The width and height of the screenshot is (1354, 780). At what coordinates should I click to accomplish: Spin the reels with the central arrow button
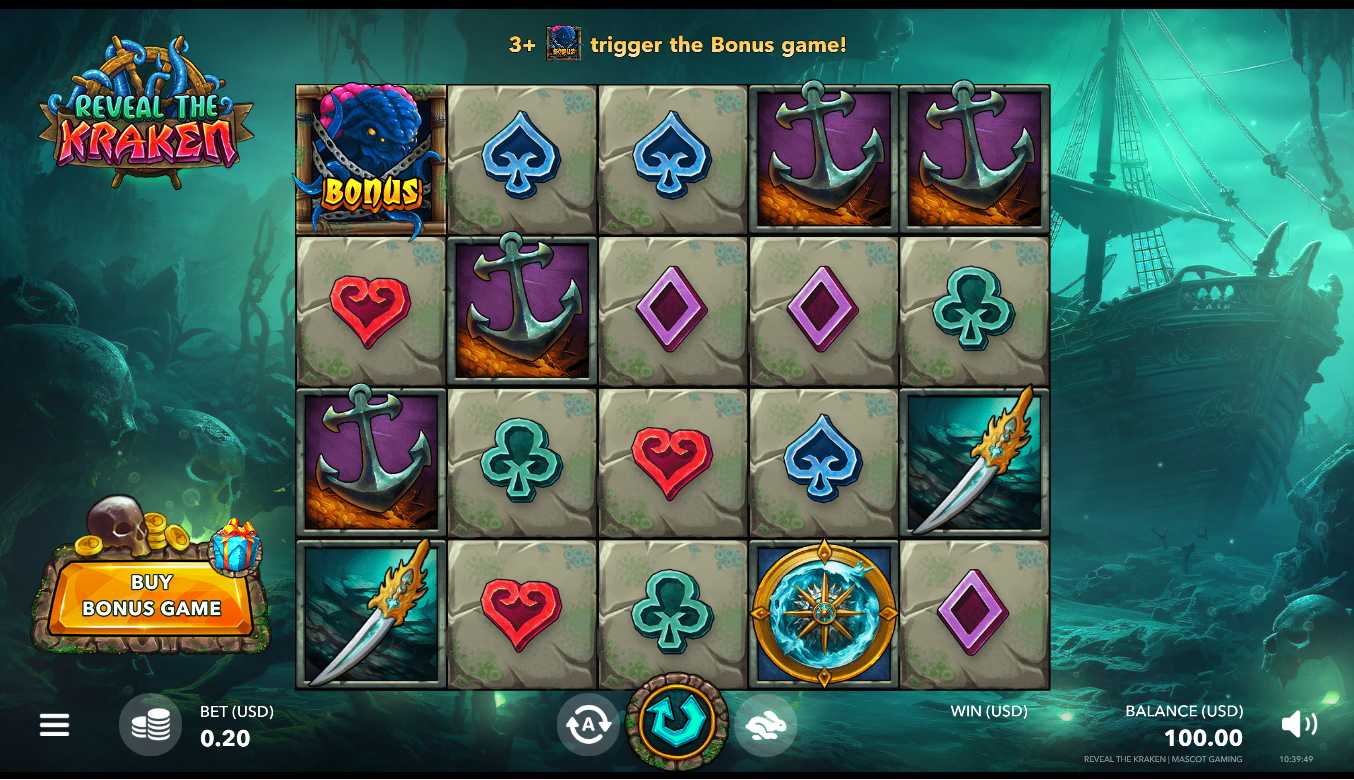pyautogui.click(x=677, y=722)
